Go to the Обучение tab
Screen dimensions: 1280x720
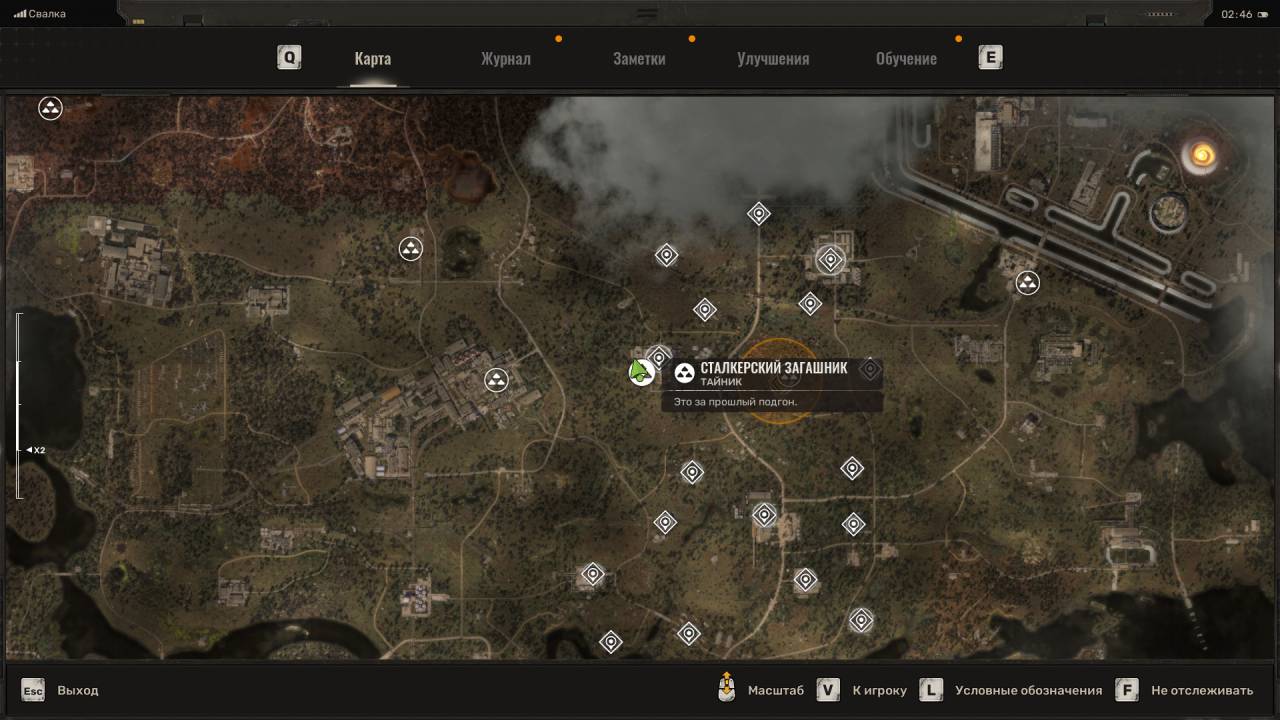(906, 58)
